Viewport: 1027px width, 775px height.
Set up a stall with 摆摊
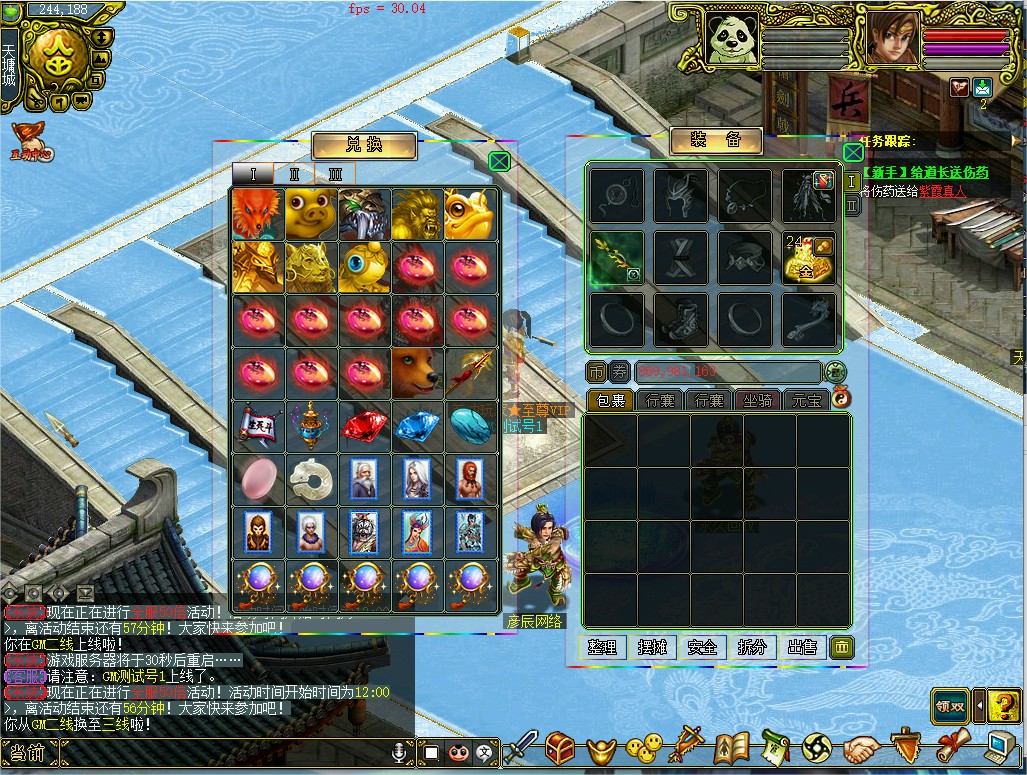(x=653, y=647)
